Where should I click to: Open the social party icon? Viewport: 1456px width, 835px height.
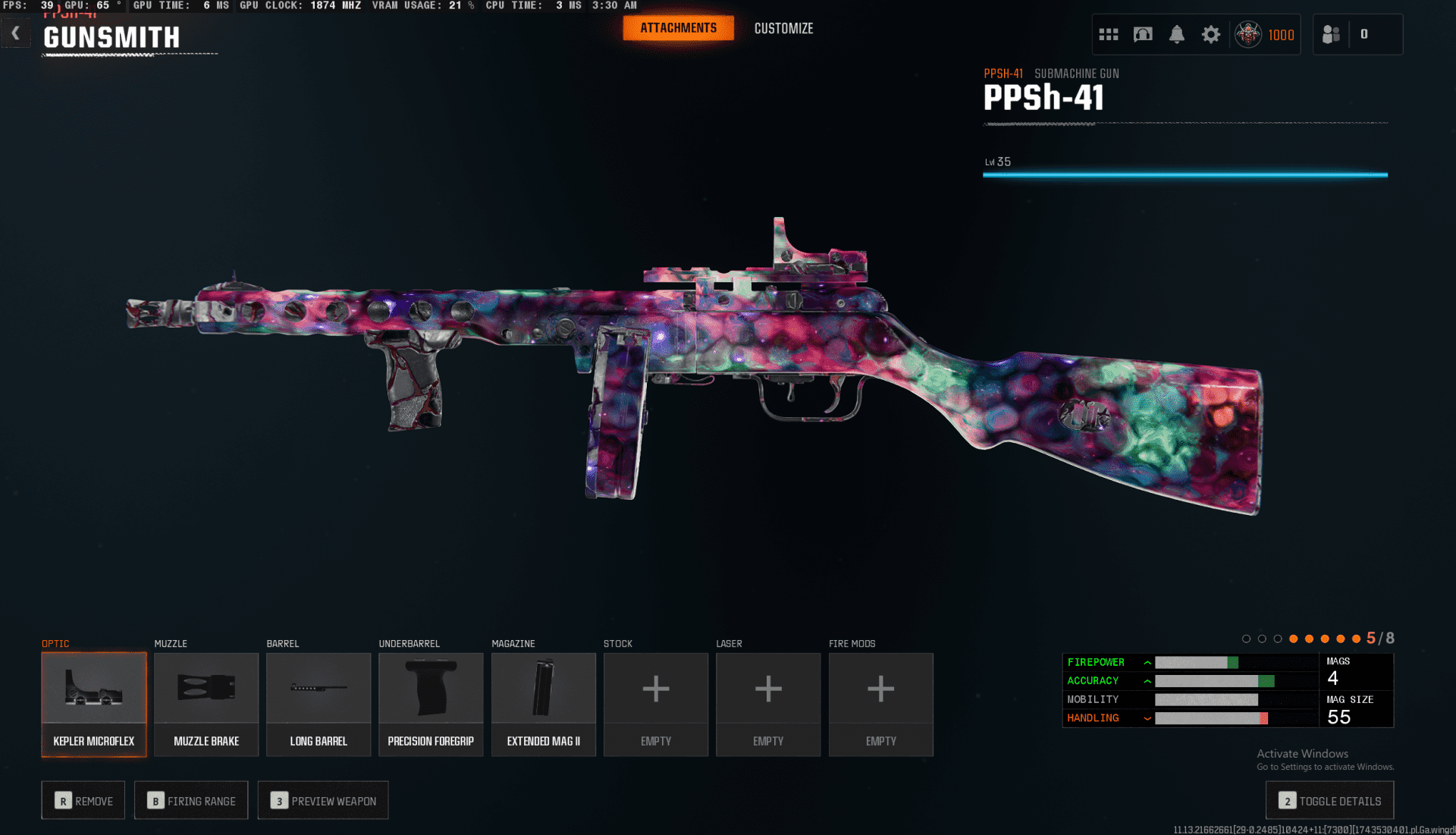1332,35
